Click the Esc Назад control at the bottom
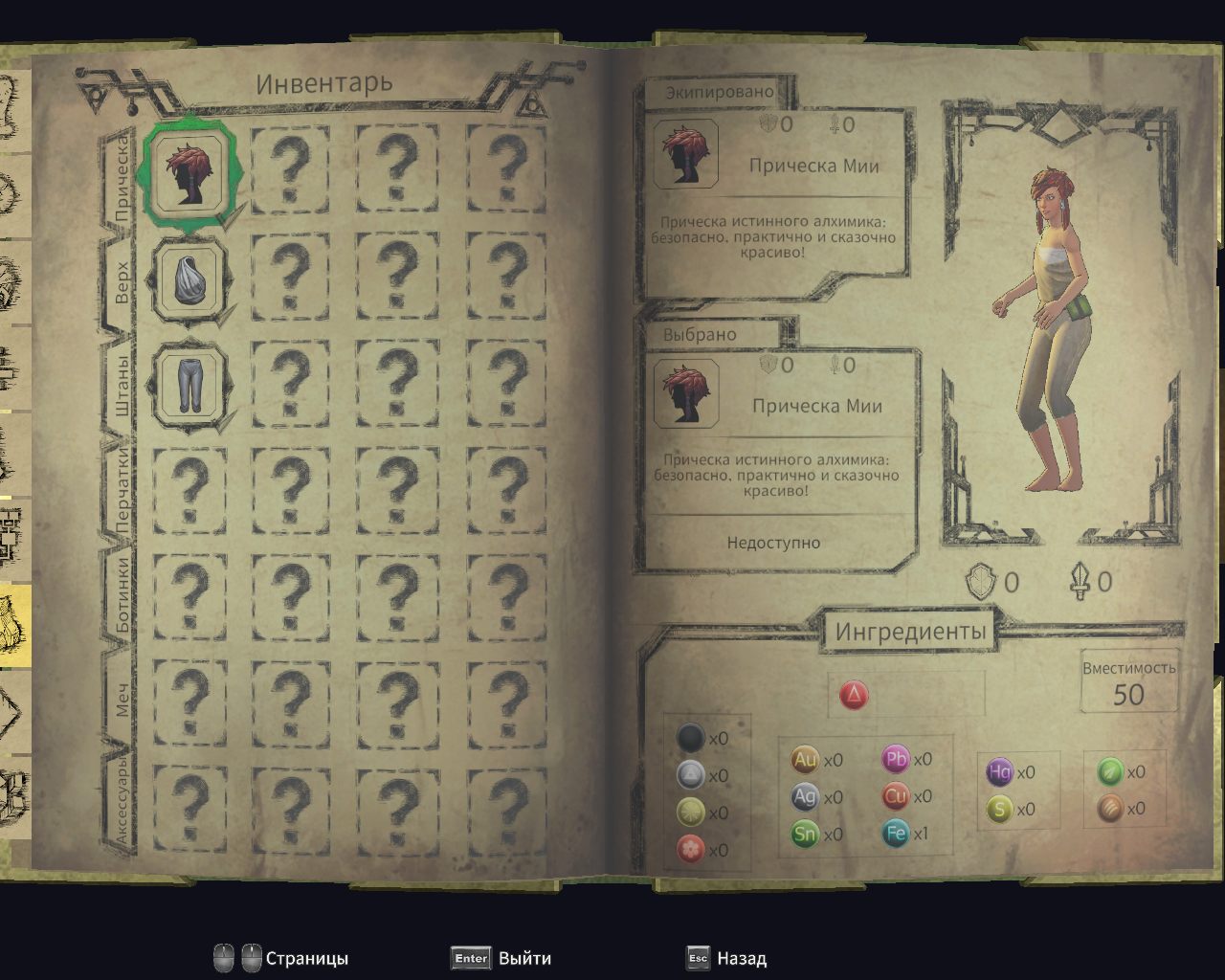Viewport: 1225px width, 980px height. click(727, 957)
